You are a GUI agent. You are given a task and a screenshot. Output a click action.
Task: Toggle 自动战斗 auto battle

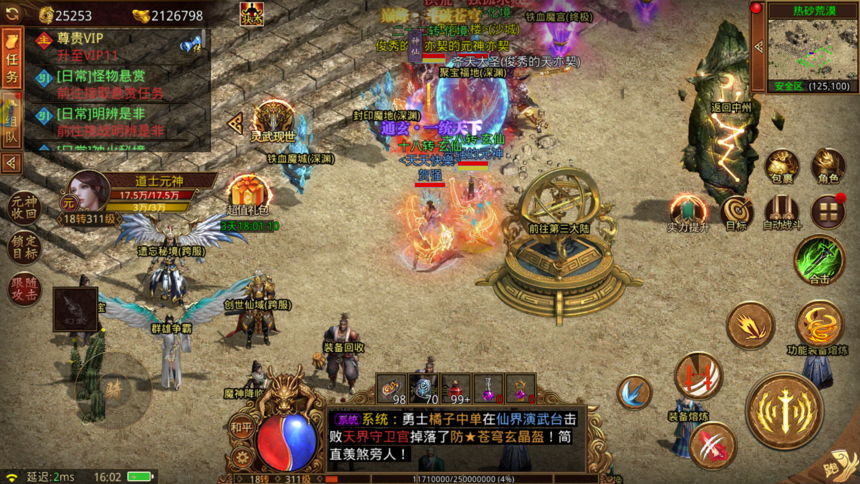tap(783, 211)
